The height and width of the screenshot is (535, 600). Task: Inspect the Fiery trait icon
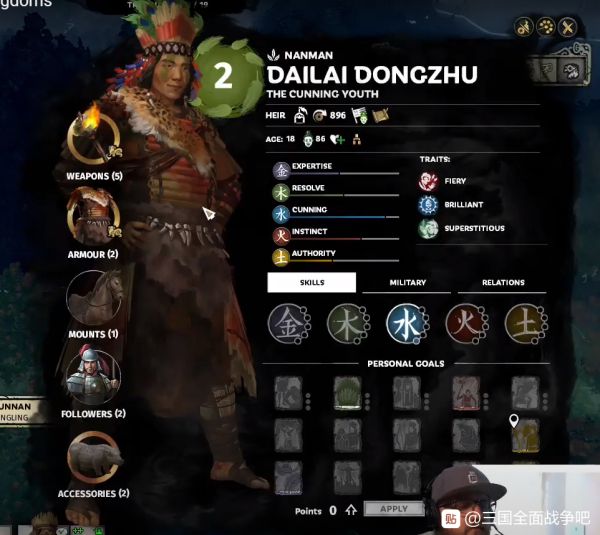428,181
